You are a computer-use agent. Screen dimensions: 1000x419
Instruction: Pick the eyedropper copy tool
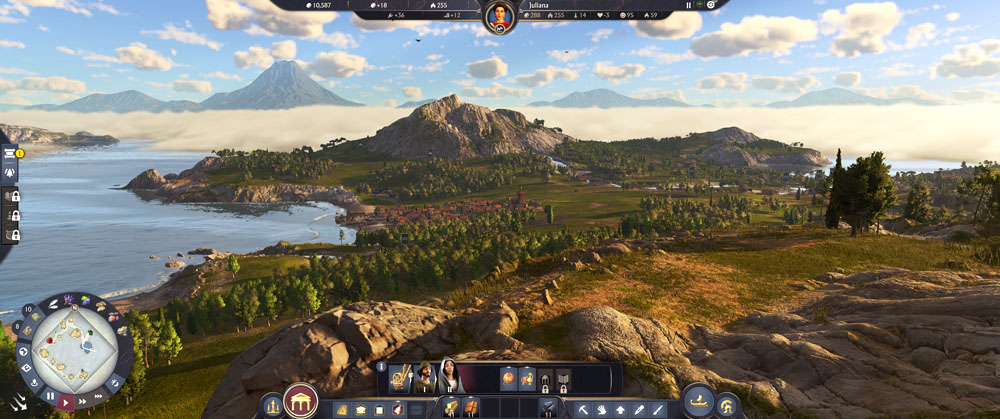pyautogui.click(x=638, y=409)
